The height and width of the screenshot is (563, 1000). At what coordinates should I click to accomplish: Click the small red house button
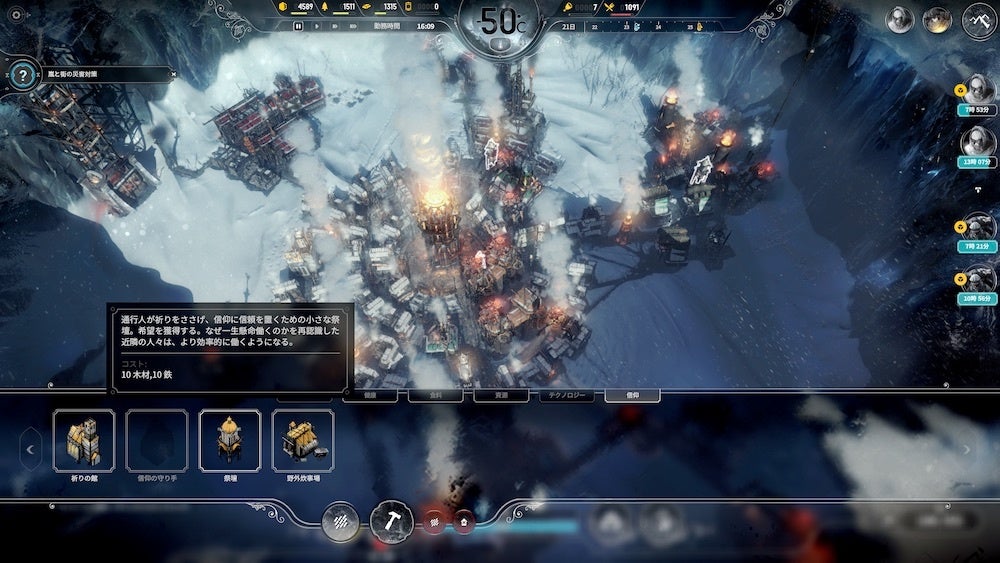point(464,521)
